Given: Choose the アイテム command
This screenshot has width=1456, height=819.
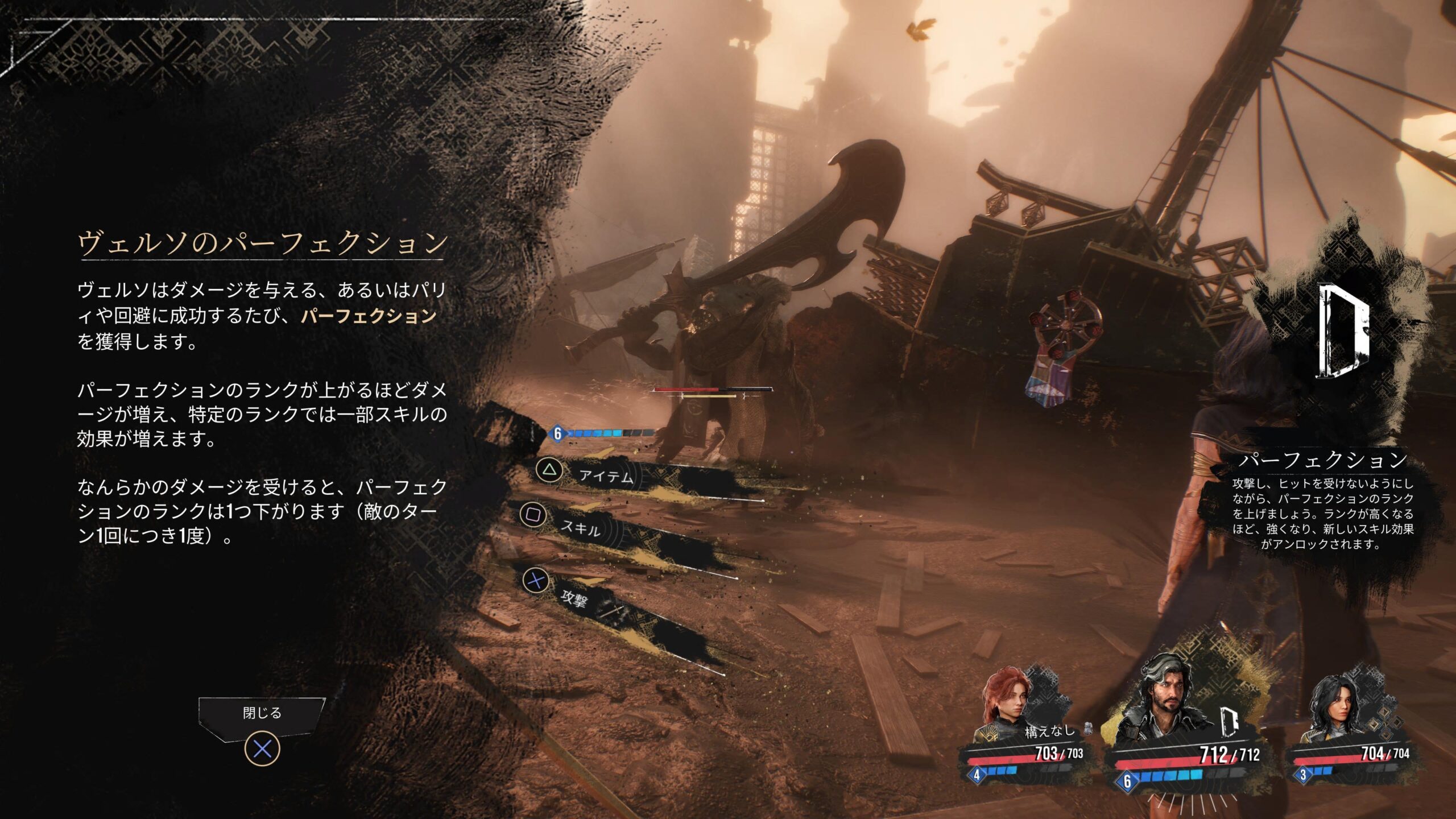Looking at the screenshot, I should pyautogui.click(x=606, y=475).
